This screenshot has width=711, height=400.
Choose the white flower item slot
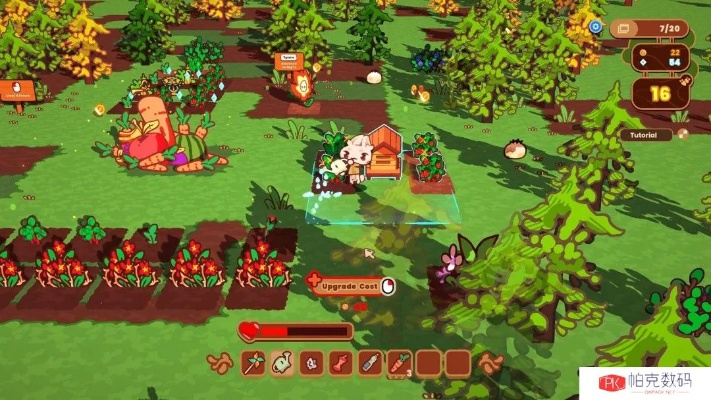click(311, 362)
